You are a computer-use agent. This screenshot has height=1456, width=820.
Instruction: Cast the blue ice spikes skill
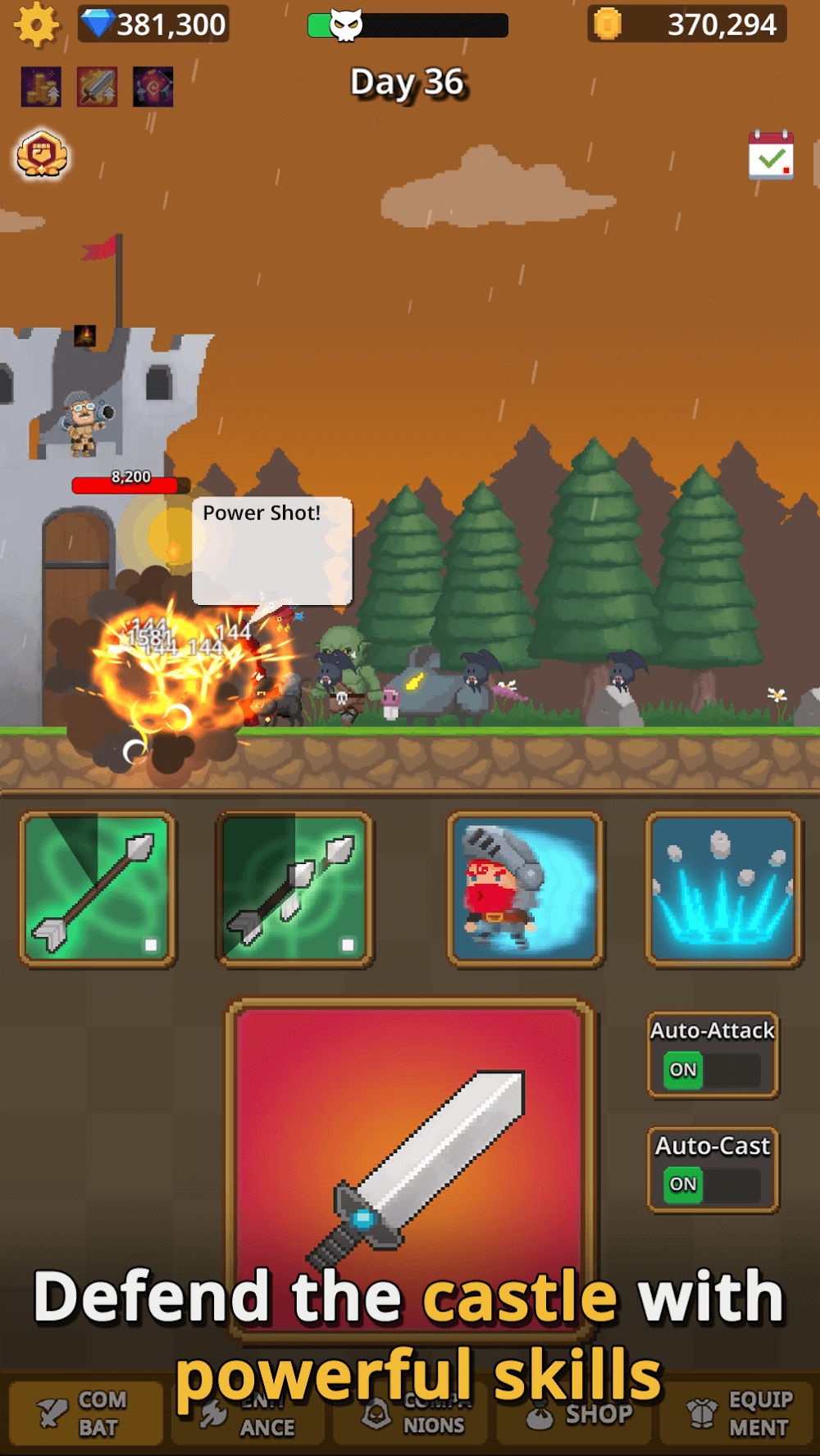pos(722,890)
